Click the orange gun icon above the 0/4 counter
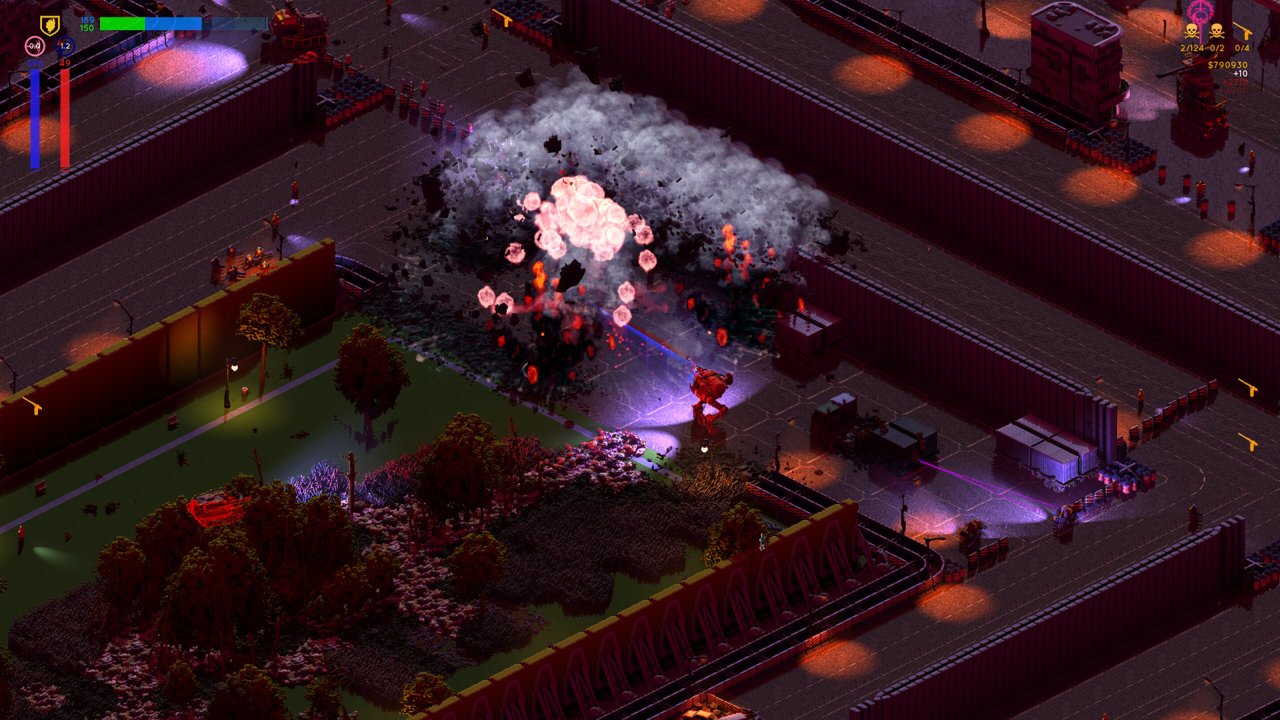 1244,31
